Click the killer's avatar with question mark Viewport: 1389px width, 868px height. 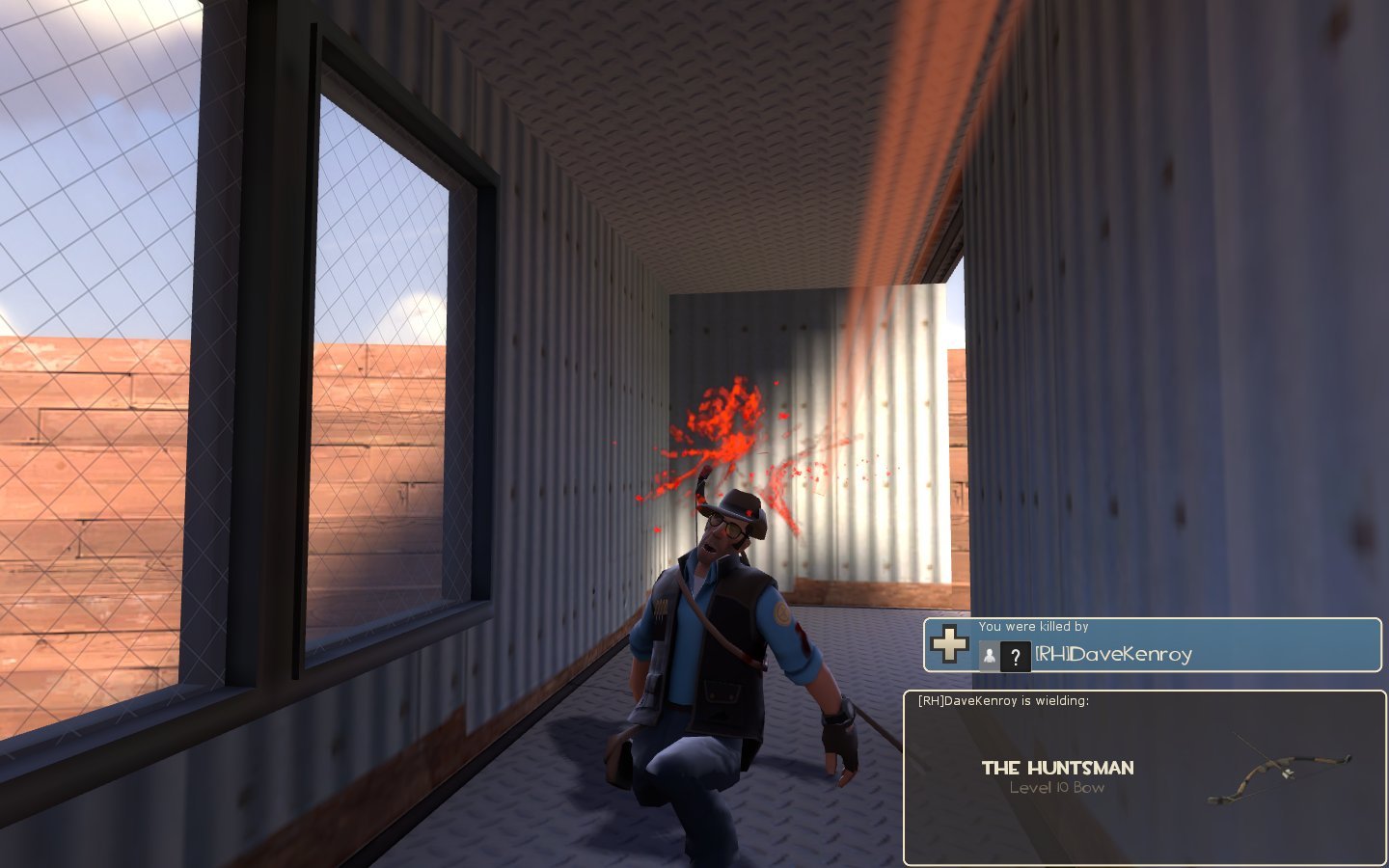[1014, 657]
